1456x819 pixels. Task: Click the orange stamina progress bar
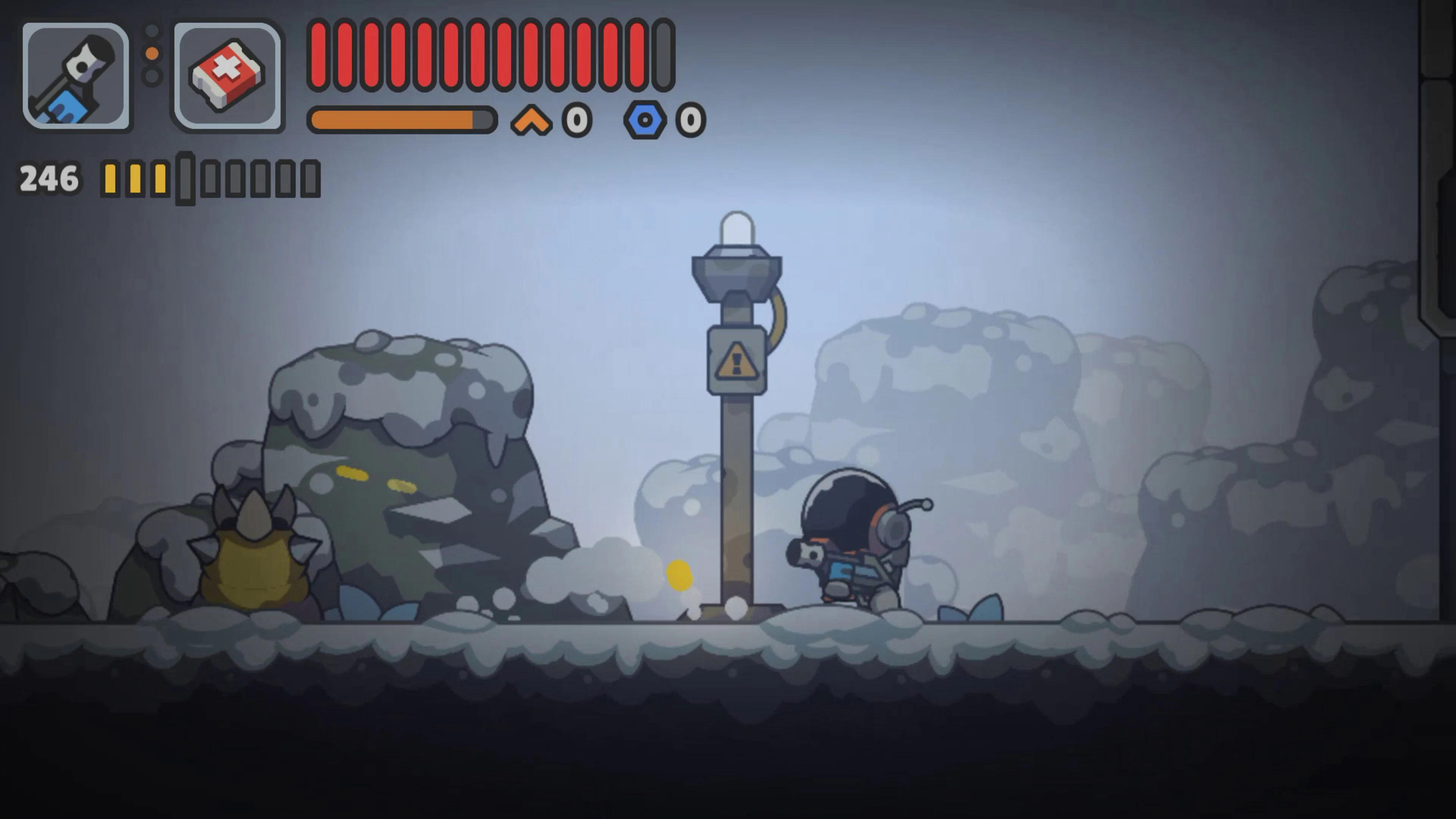point(401,120)
